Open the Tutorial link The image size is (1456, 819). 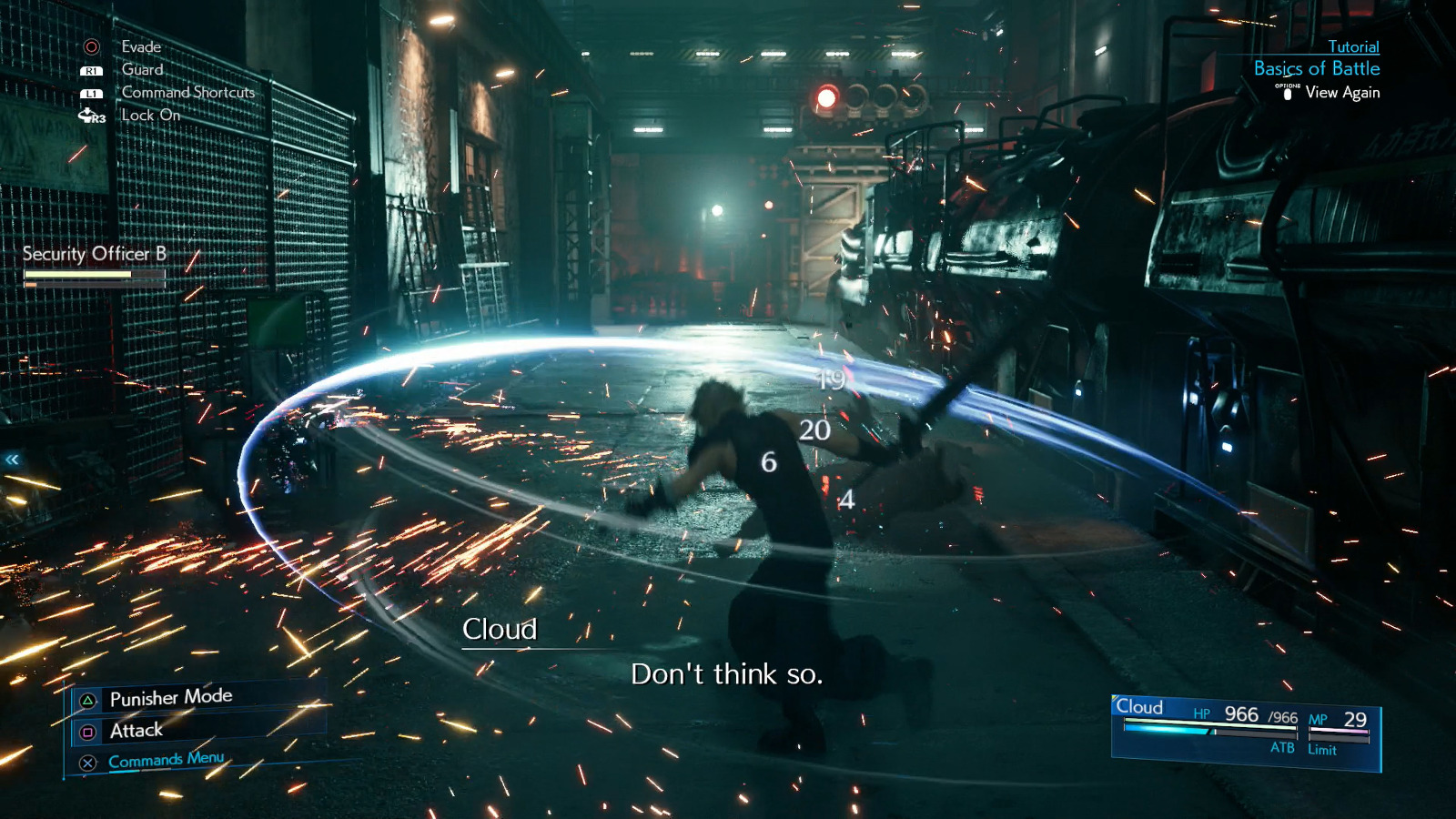coord(1352,46)
